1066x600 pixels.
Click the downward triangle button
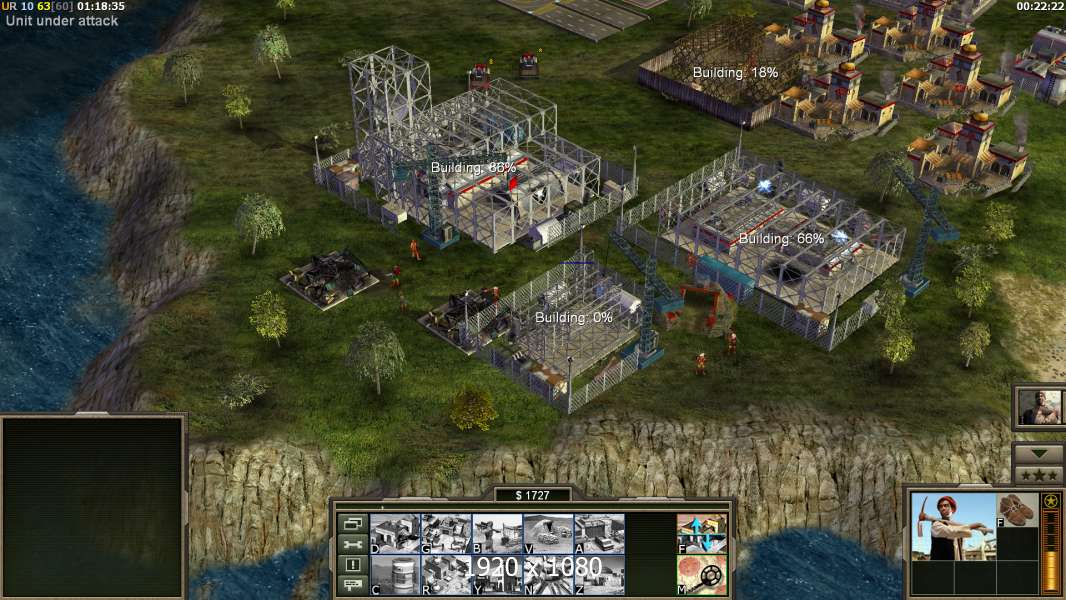pyautogui.click(x=1038, y=453)
